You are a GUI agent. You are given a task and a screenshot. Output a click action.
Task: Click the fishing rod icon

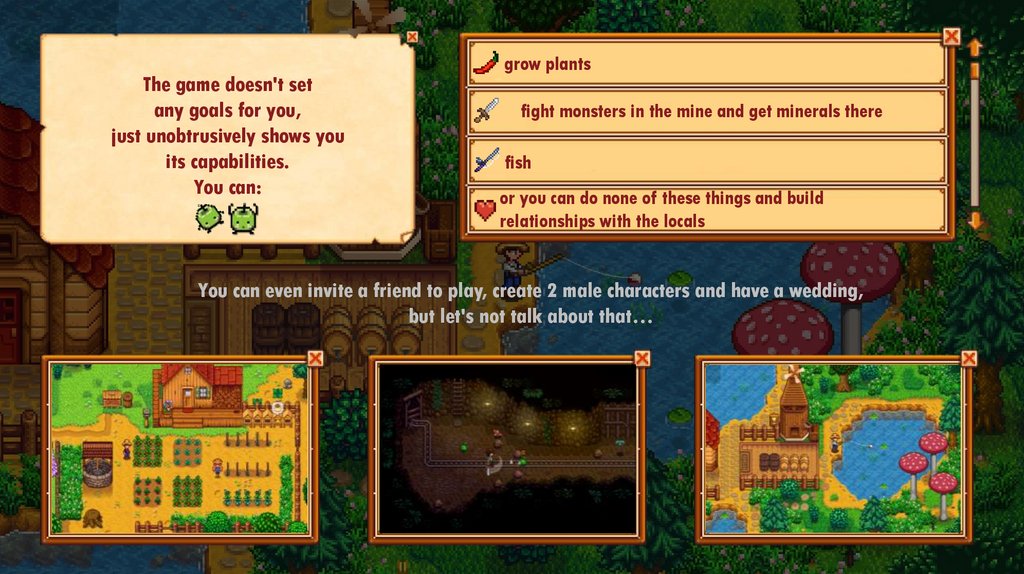[485, 160]
